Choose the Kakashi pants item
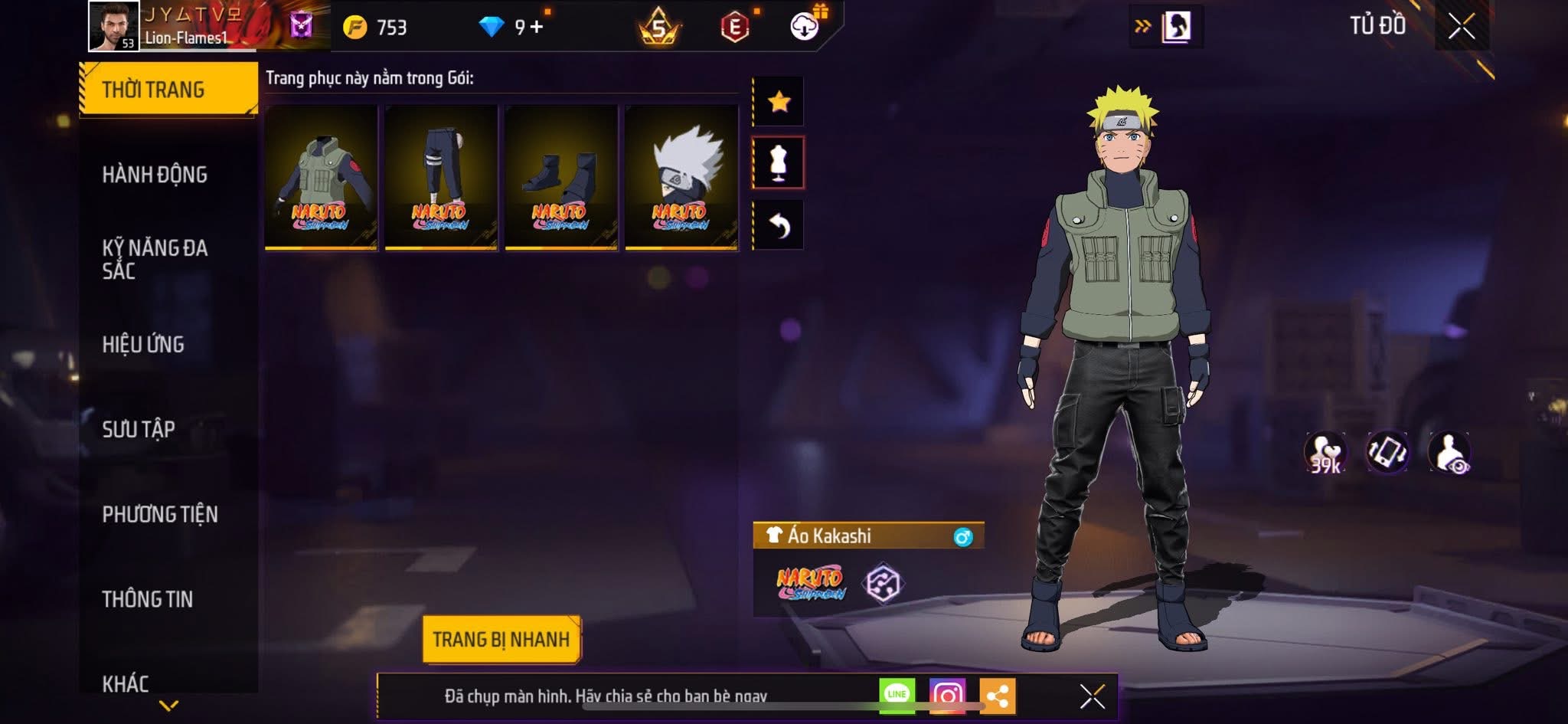The image size is (1568, 724). click(x=441, y=177)
